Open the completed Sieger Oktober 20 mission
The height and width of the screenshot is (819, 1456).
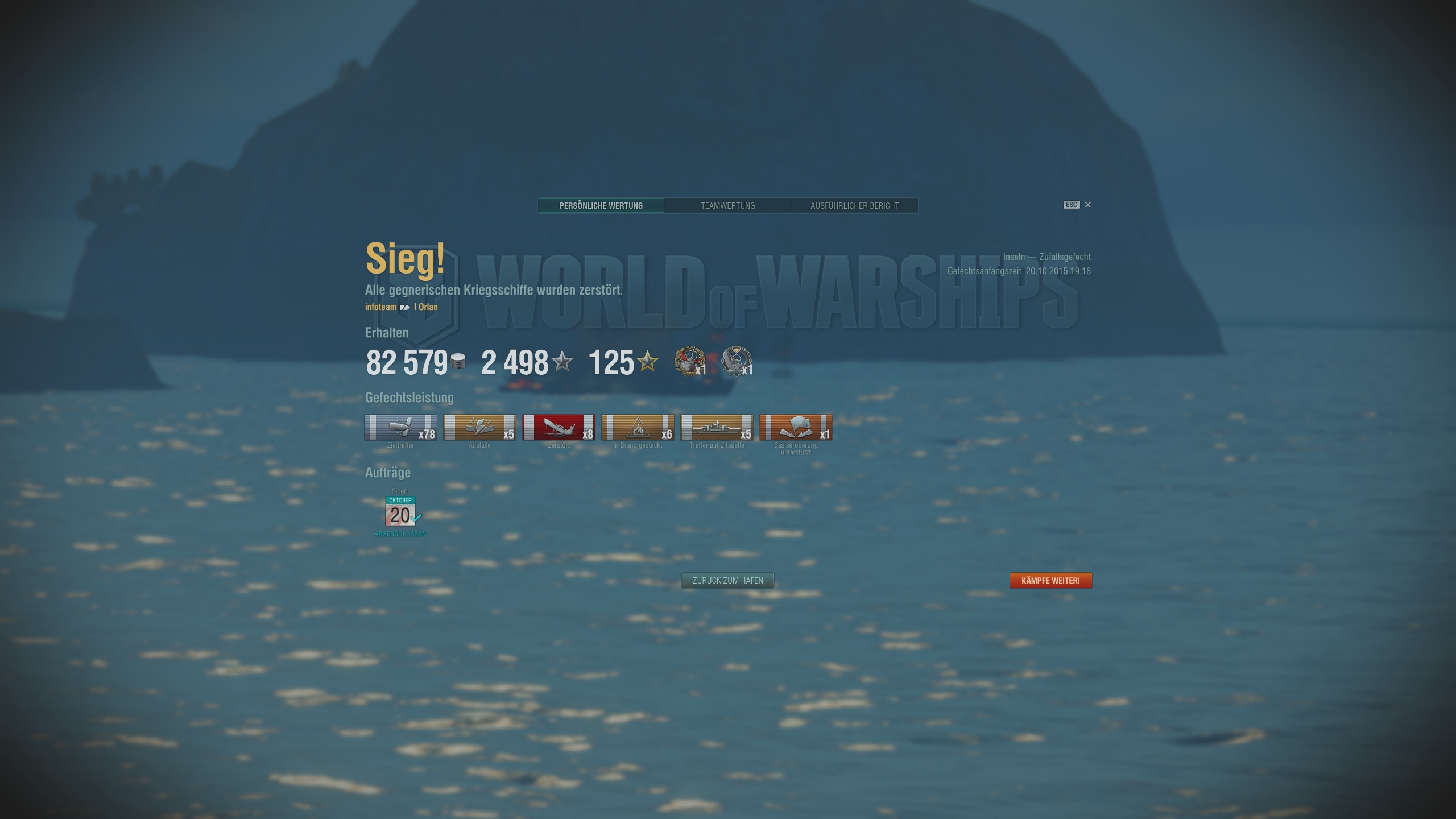click(x=401, y=511)
